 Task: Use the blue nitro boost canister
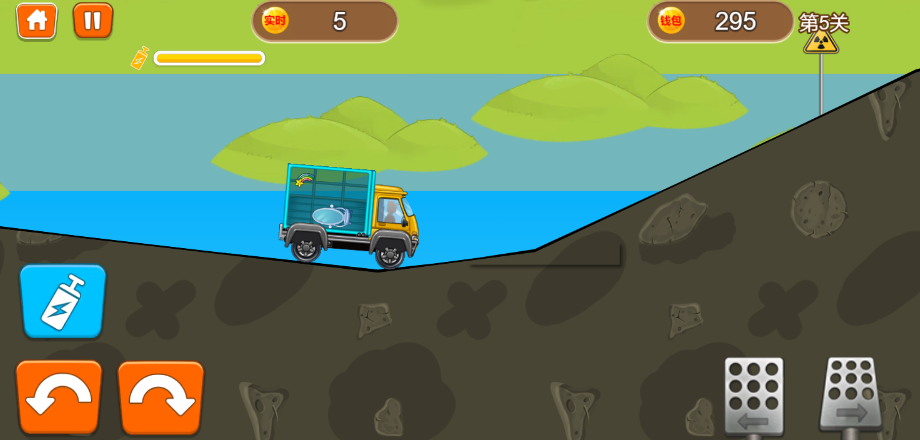tap(62, 301)
